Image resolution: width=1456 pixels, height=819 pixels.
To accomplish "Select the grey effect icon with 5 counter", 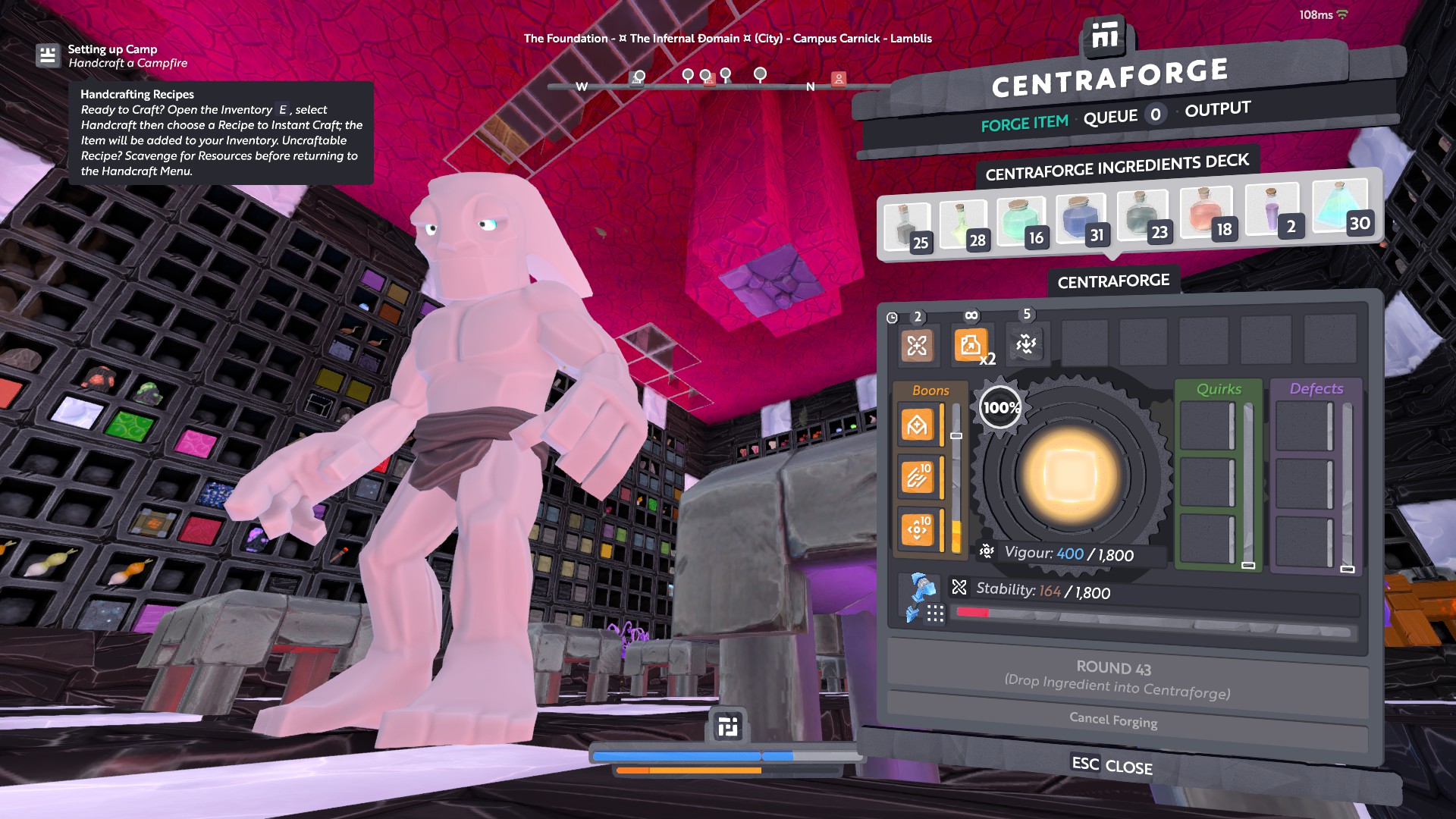I will tap(1026, 344).
